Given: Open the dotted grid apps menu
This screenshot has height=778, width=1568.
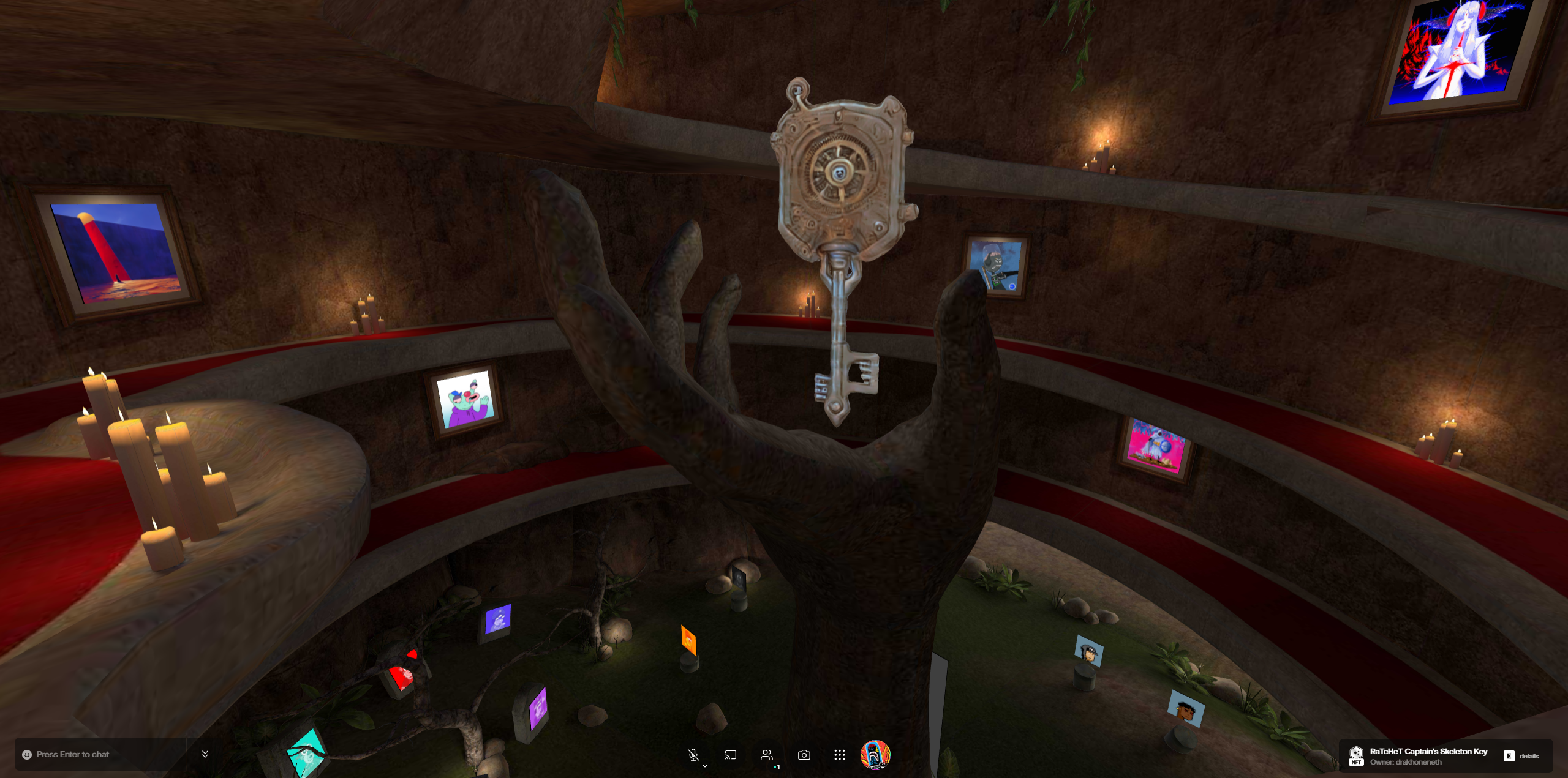Looking at the screenshot, I should click(839, 755).
